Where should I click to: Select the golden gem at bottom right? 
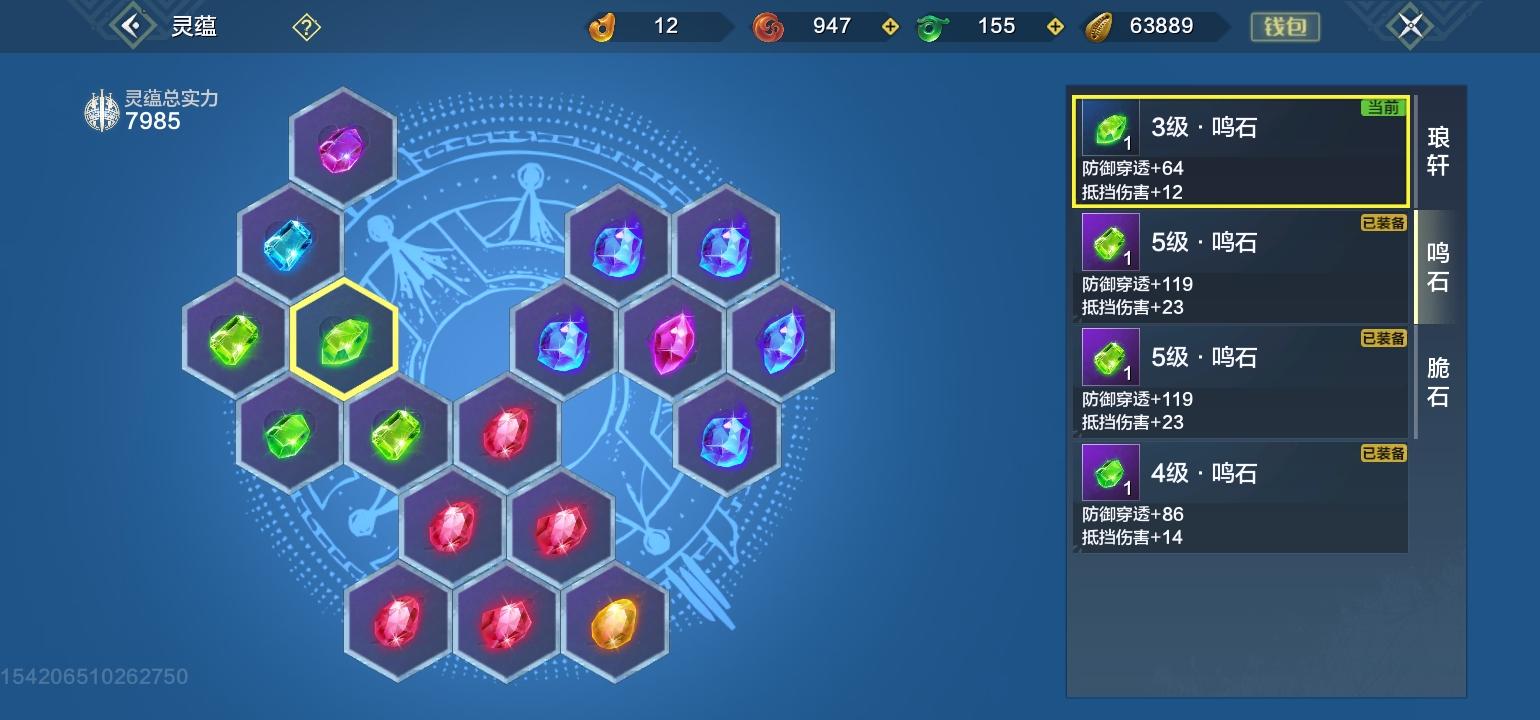click(x=617, y=627)
